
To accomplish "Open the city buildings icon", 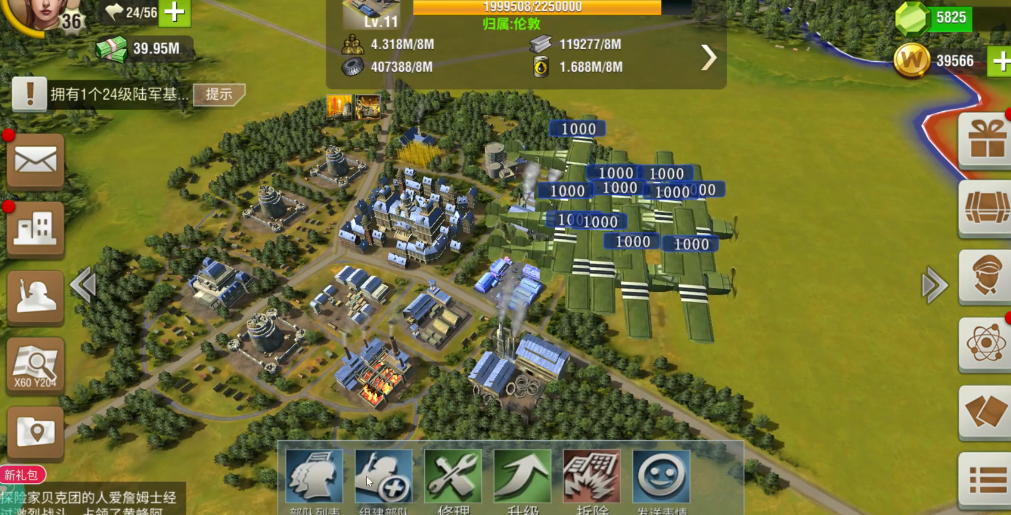I will (36, 229).
